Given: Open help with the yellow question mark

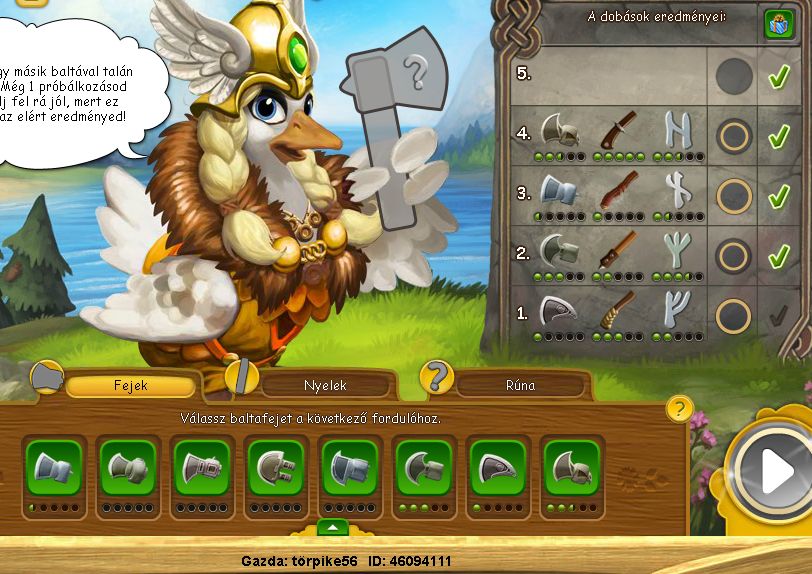Looking at the screenshot, I should 679,408.
